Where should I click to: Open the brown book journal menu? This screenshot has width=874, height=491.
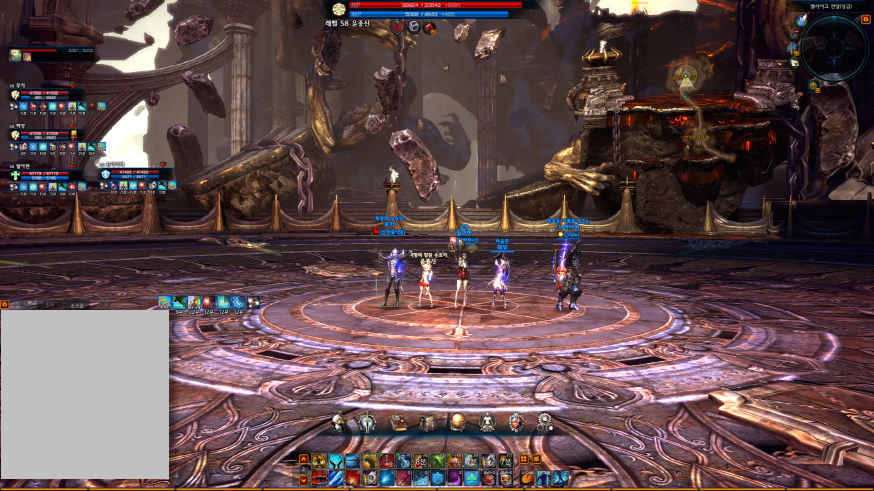tap(398, 422)
